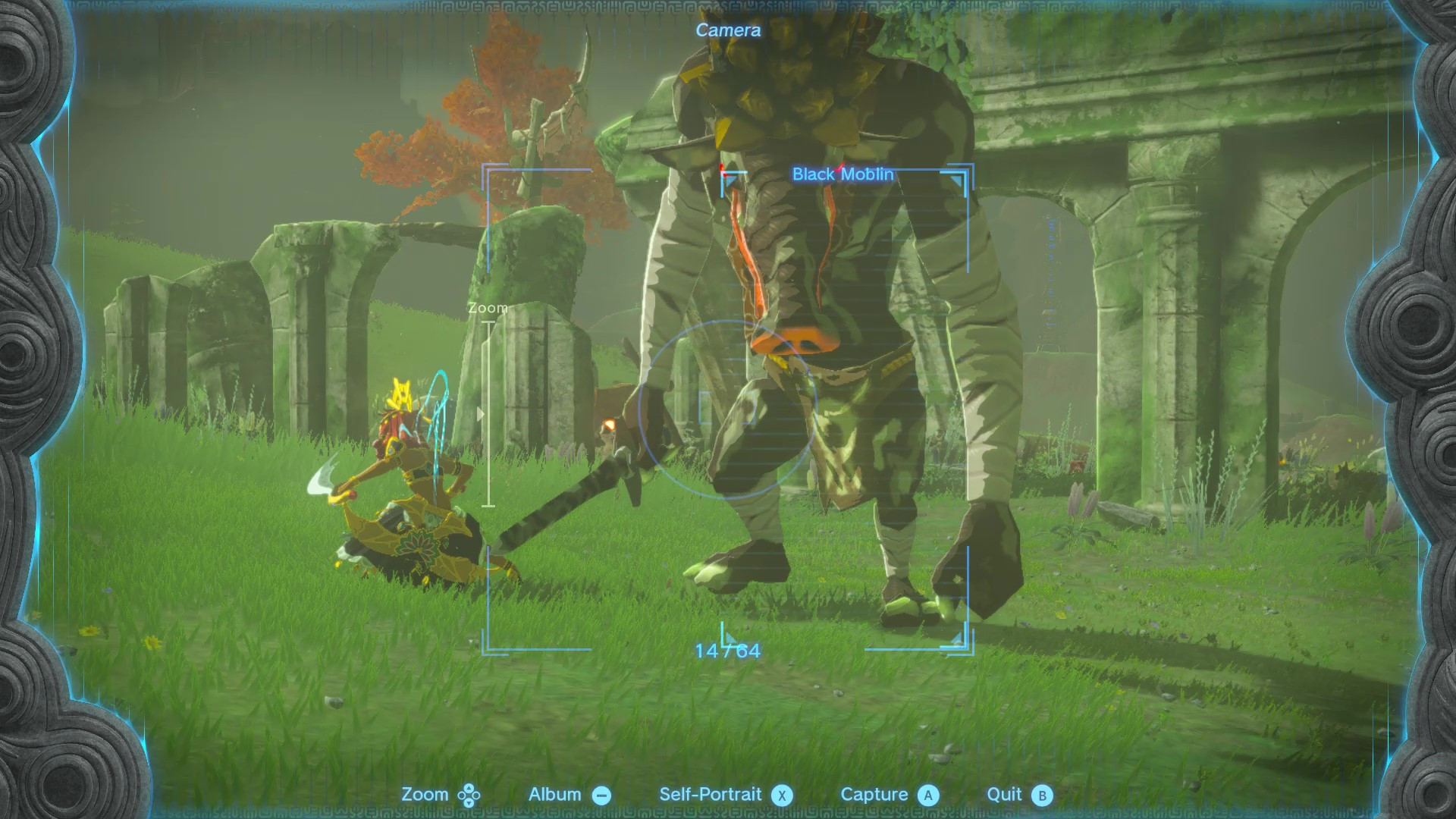Open the Album
1456x819 pixels.
pos(554,795)
